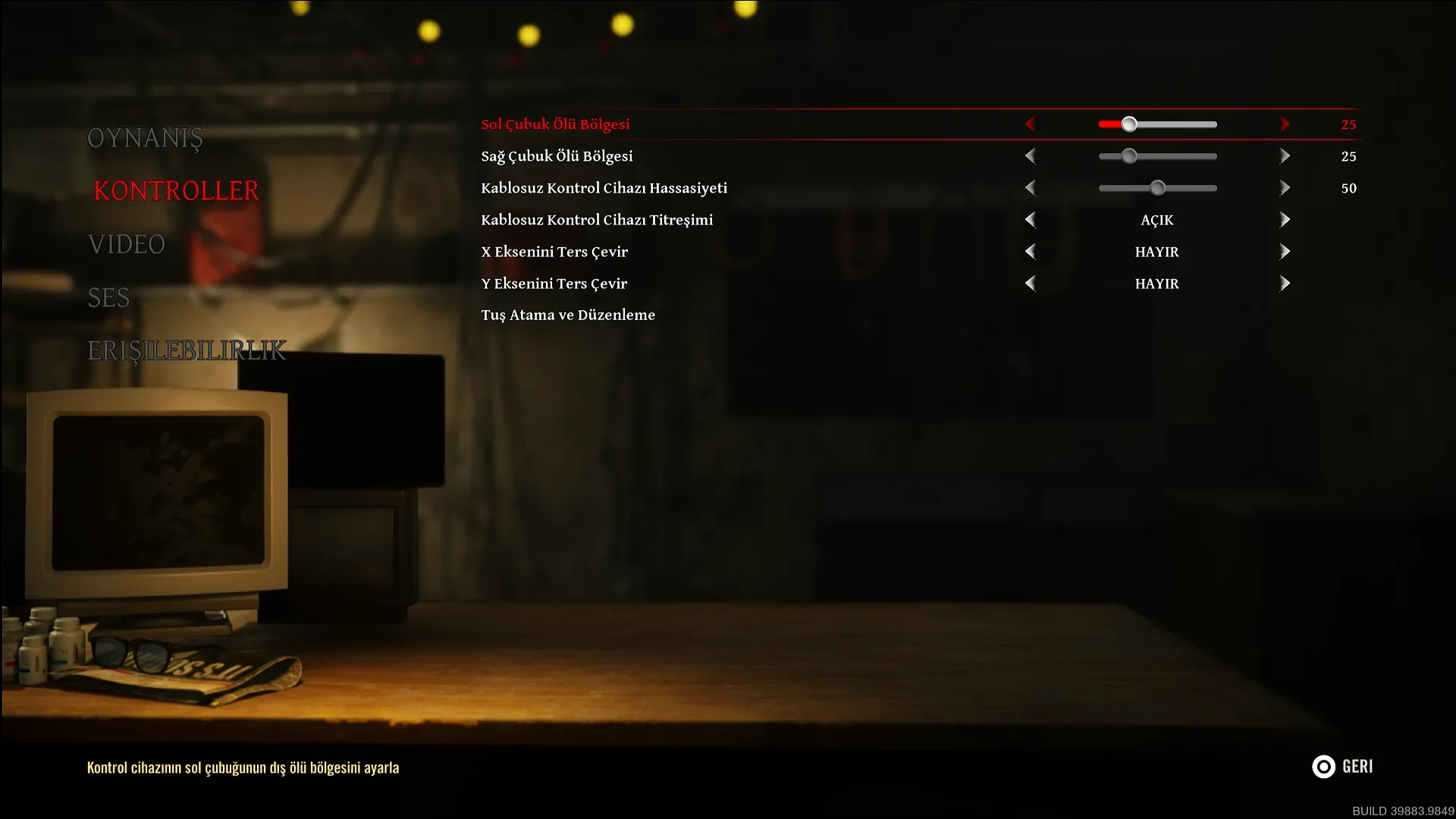Change Y Eksenini Ters Çevir with left arrow
Screen dimensions: 1456x819
click(1030, 284)
